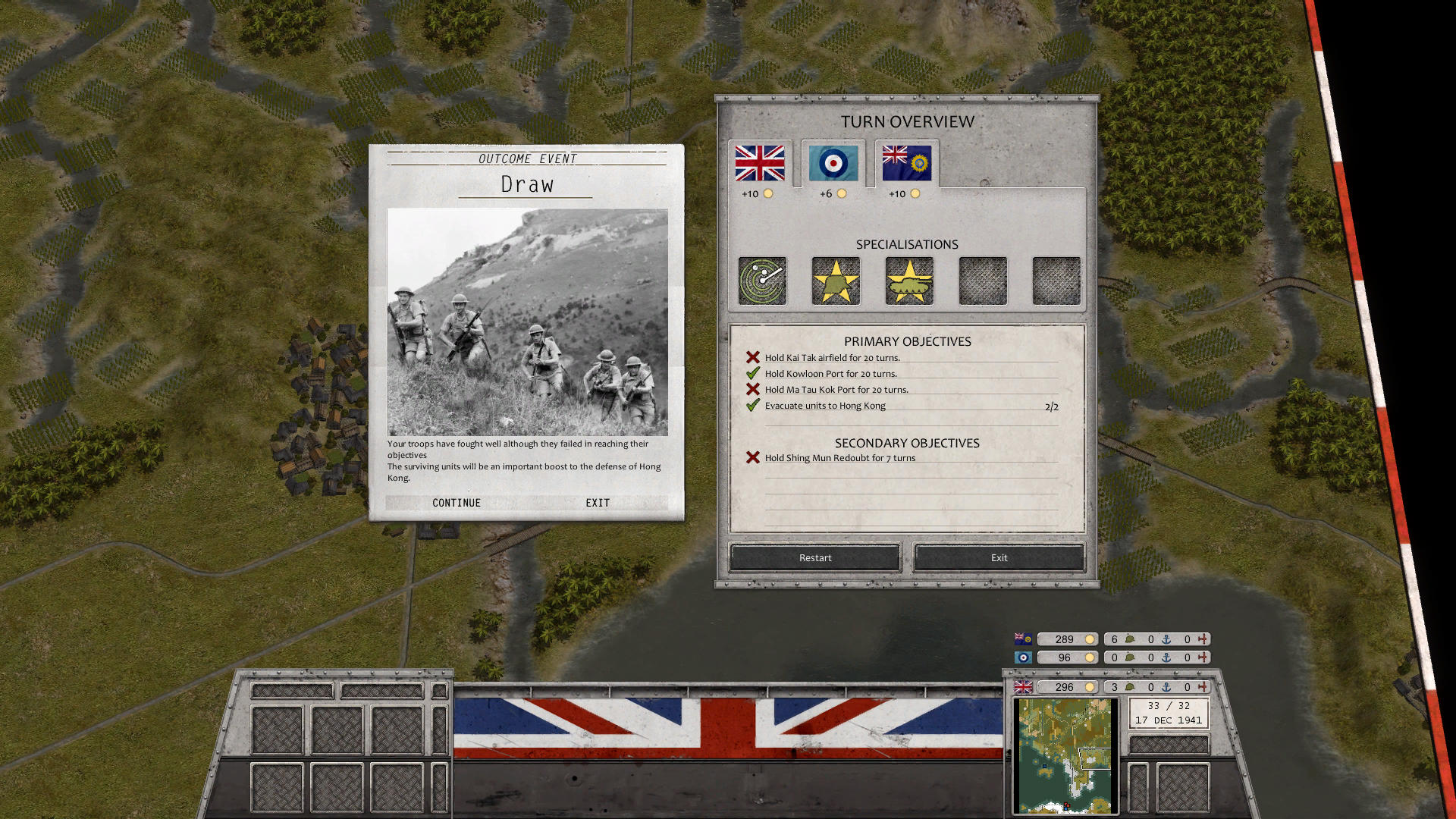Click the green check for Hold Kowloon Port

(752, 373)
